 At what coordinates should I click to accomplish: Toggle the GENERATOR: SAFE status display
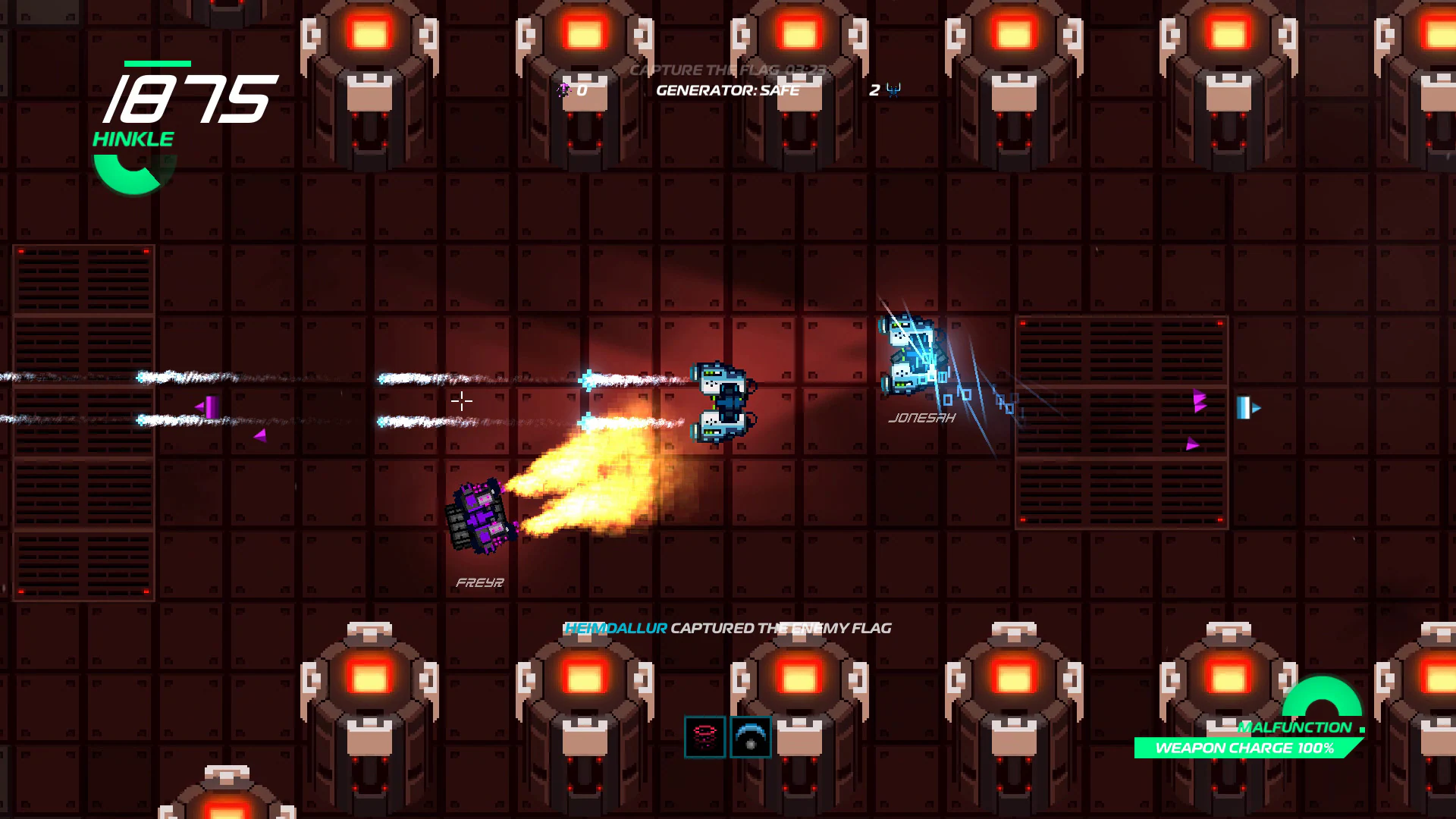pyautogui.click(x=727, y=89)
